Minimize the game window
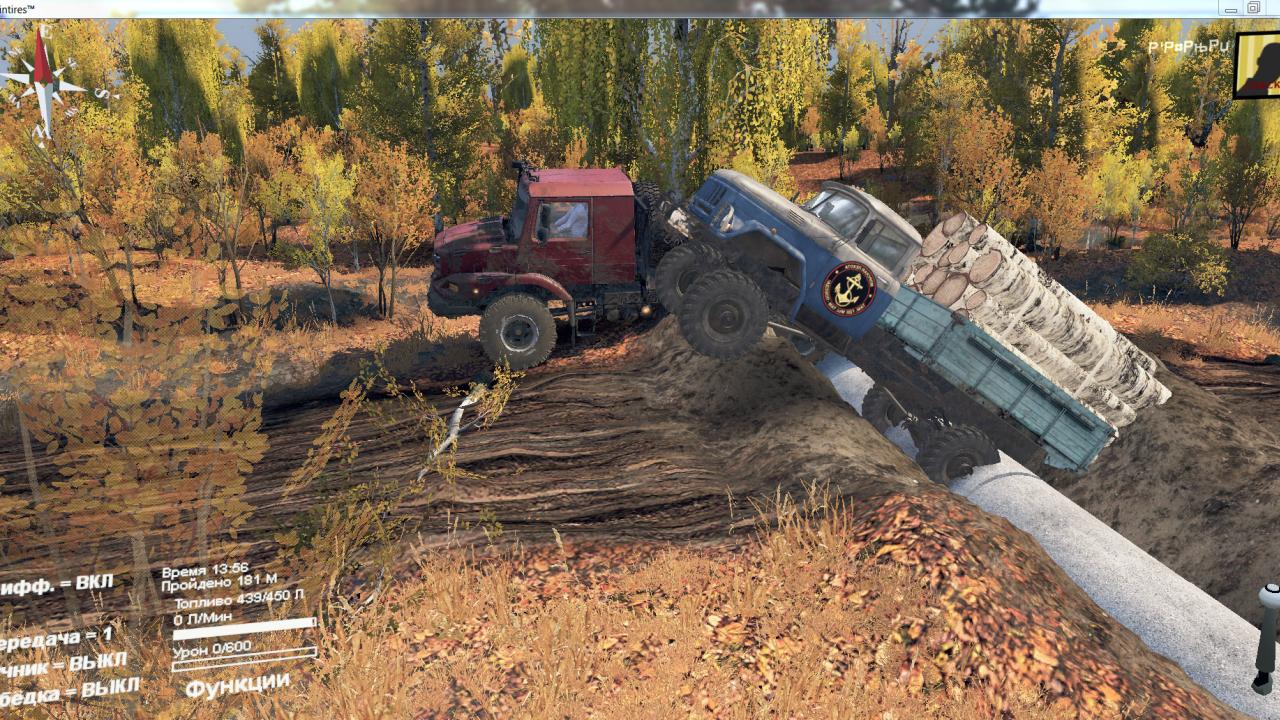This screenshot has width=1280, height=720. click(1231, 8)
